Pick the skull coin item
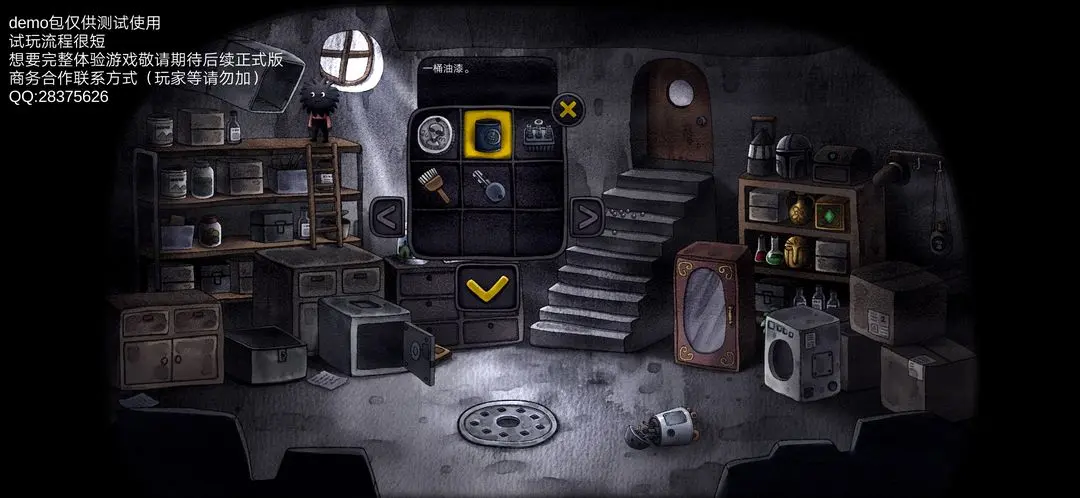The width and height of the screenshot is (1080, 498). (435, 134)
